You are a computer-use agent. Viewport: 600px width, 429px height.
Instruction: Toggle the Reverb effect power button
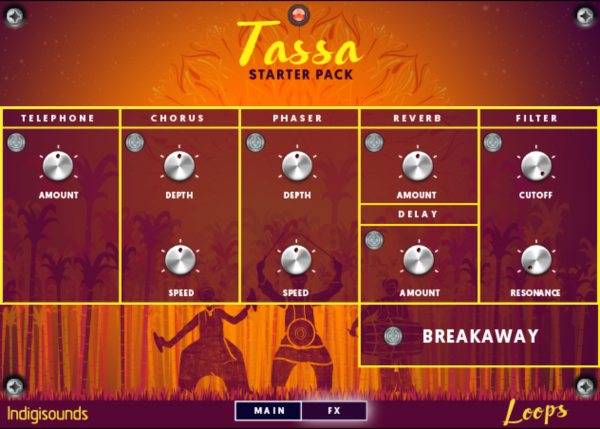374,142
